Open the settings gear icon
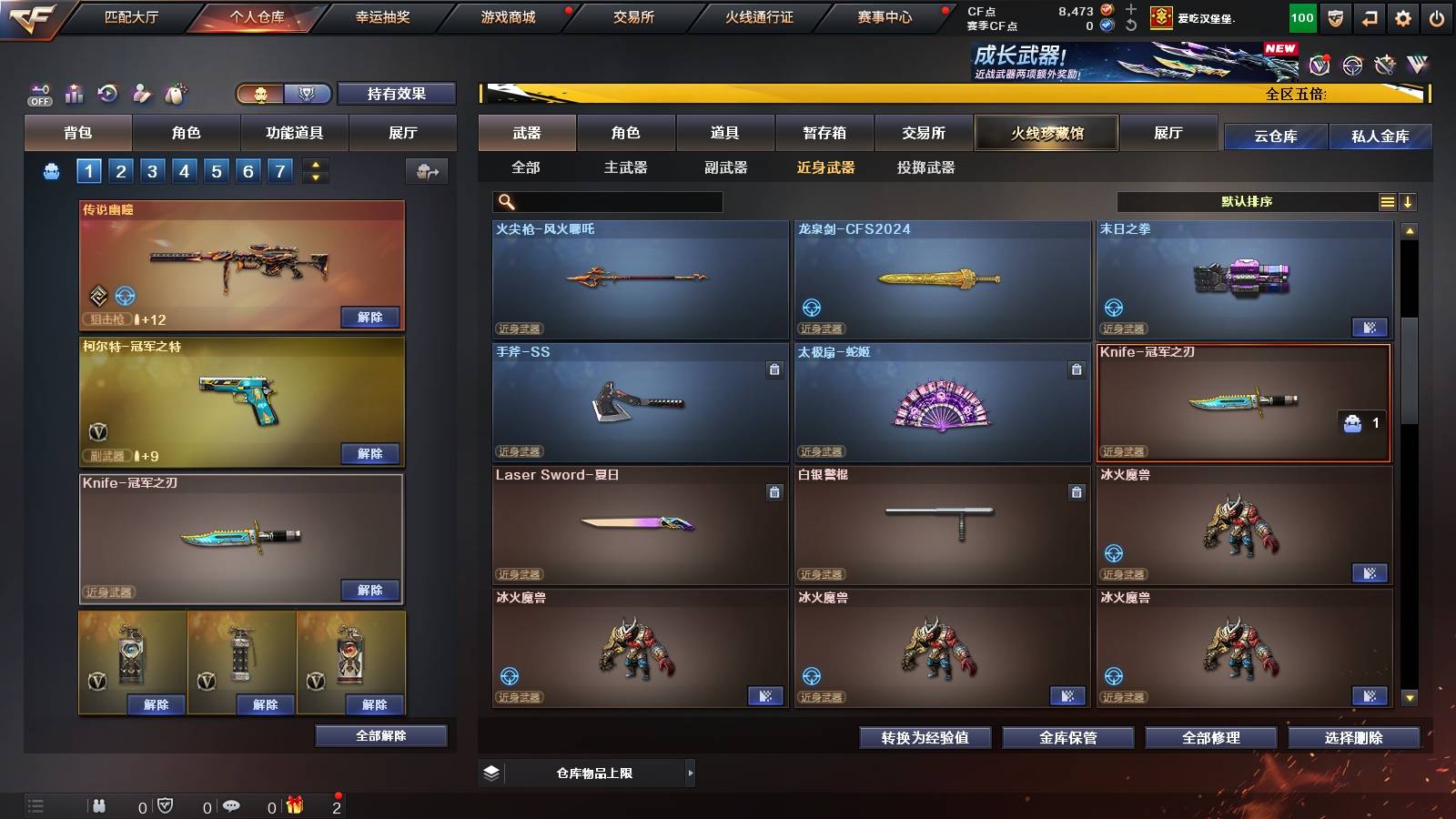1456x819 pixels. [1400, 16]
